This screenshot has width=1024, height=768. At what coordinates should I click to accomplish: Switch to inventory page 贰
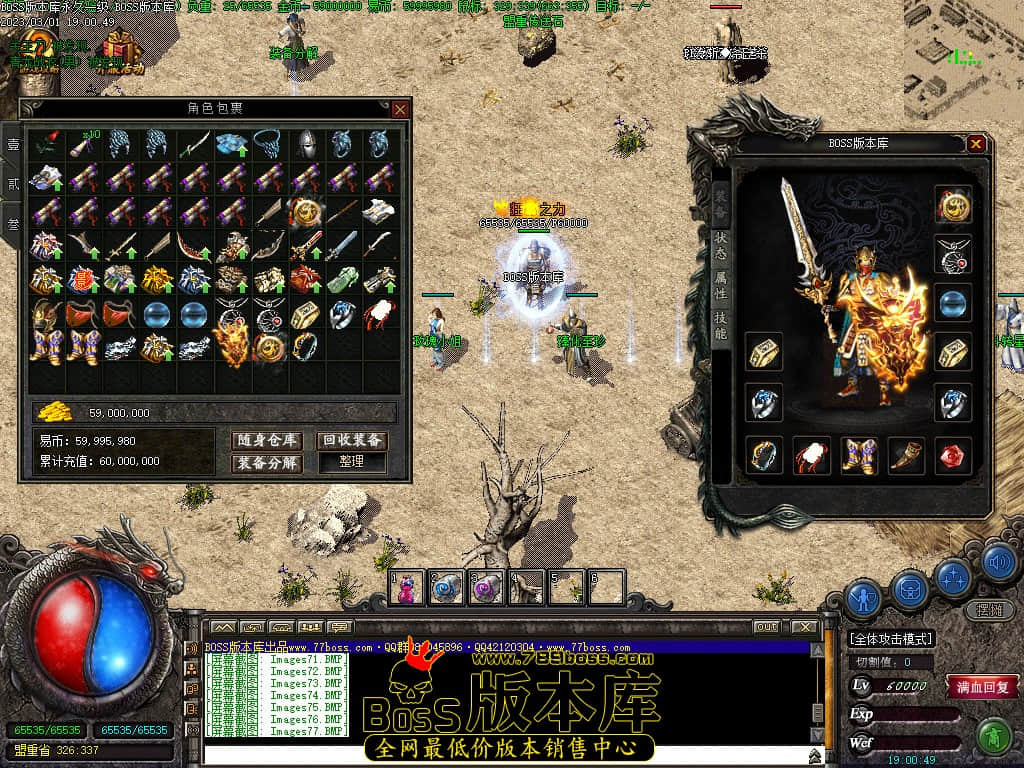[13, 184]
